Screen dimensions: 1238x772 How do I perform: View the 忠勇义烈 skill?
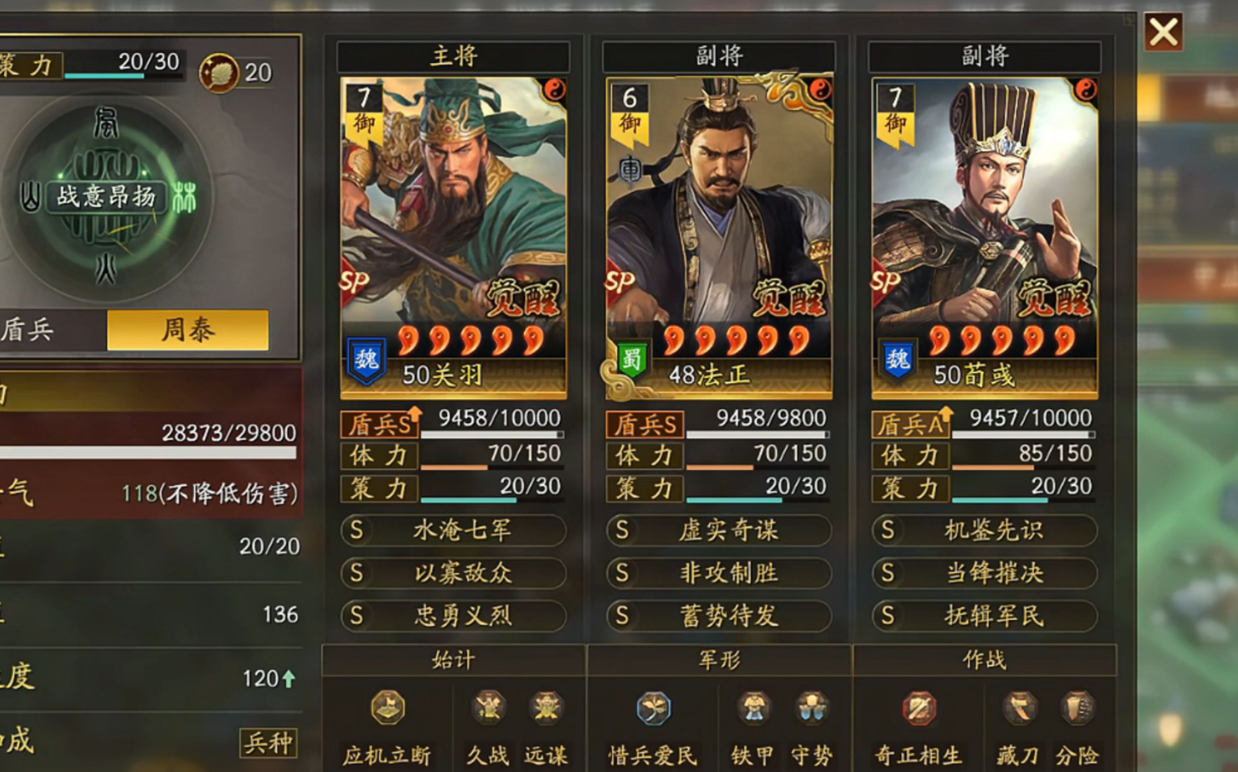point(454,616)
